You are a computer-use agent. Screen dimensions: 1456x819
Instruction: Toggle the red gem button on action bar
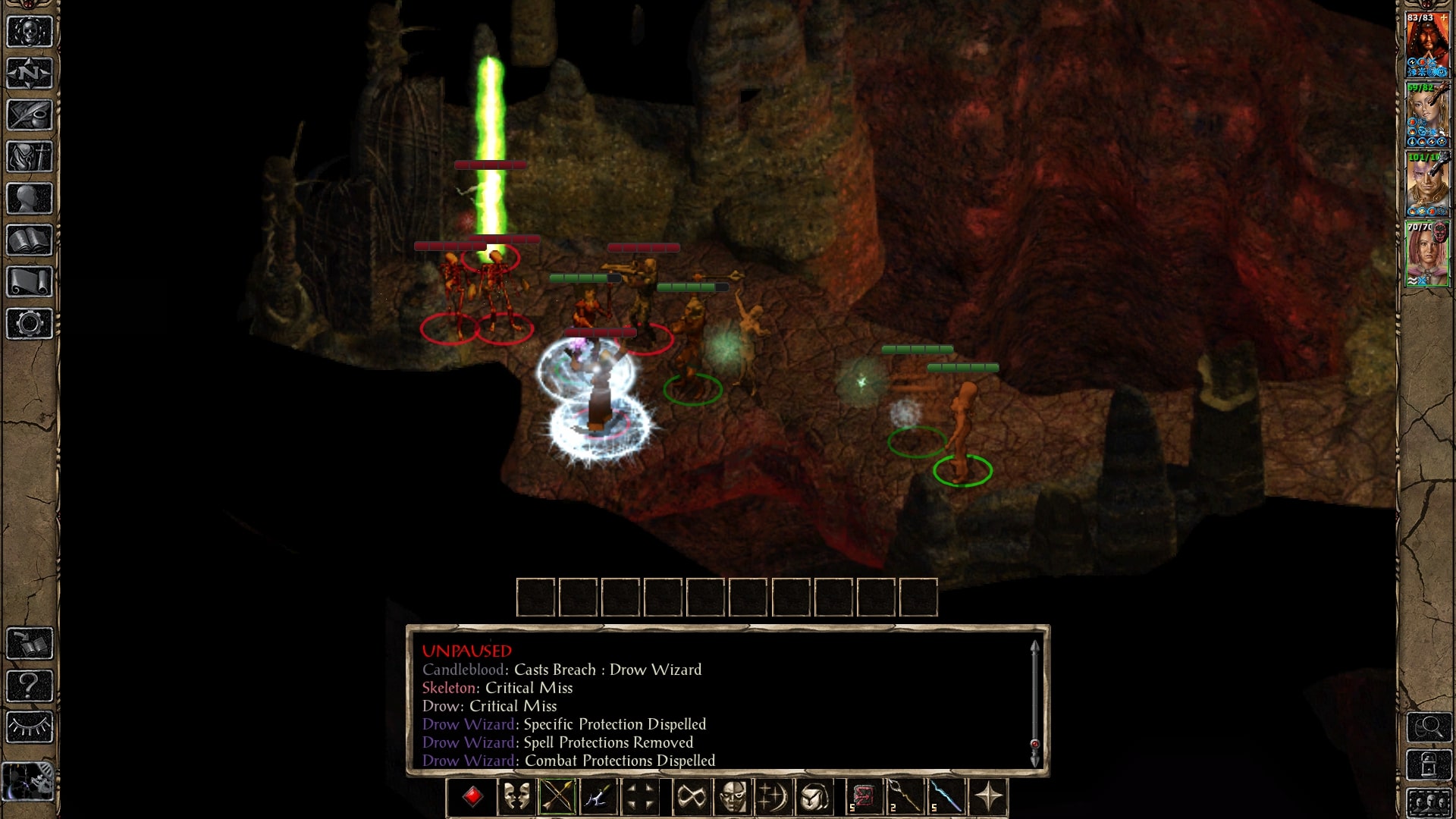(x=473, y=797)
